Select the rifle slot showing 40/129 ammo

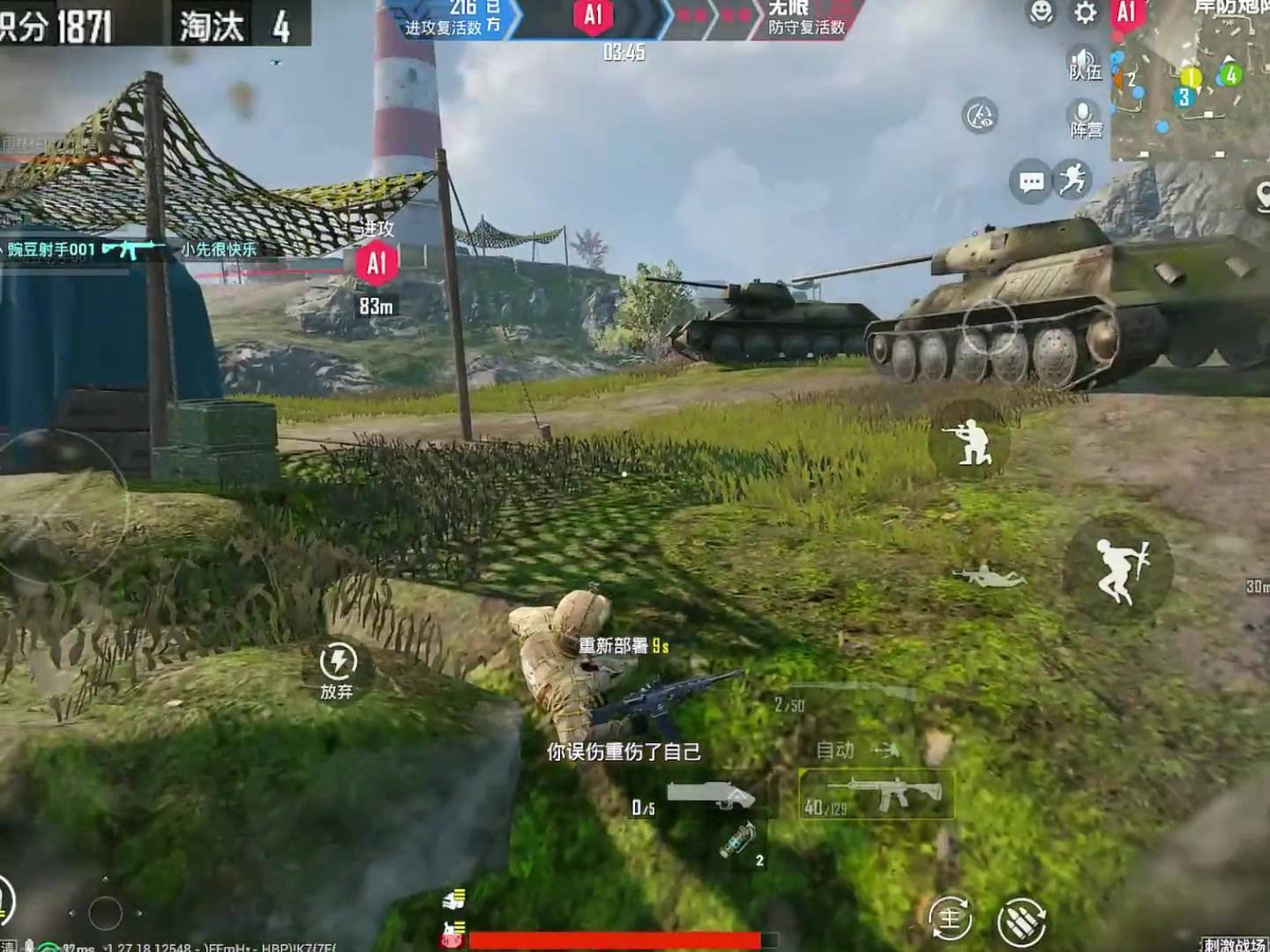click(877, 792)
